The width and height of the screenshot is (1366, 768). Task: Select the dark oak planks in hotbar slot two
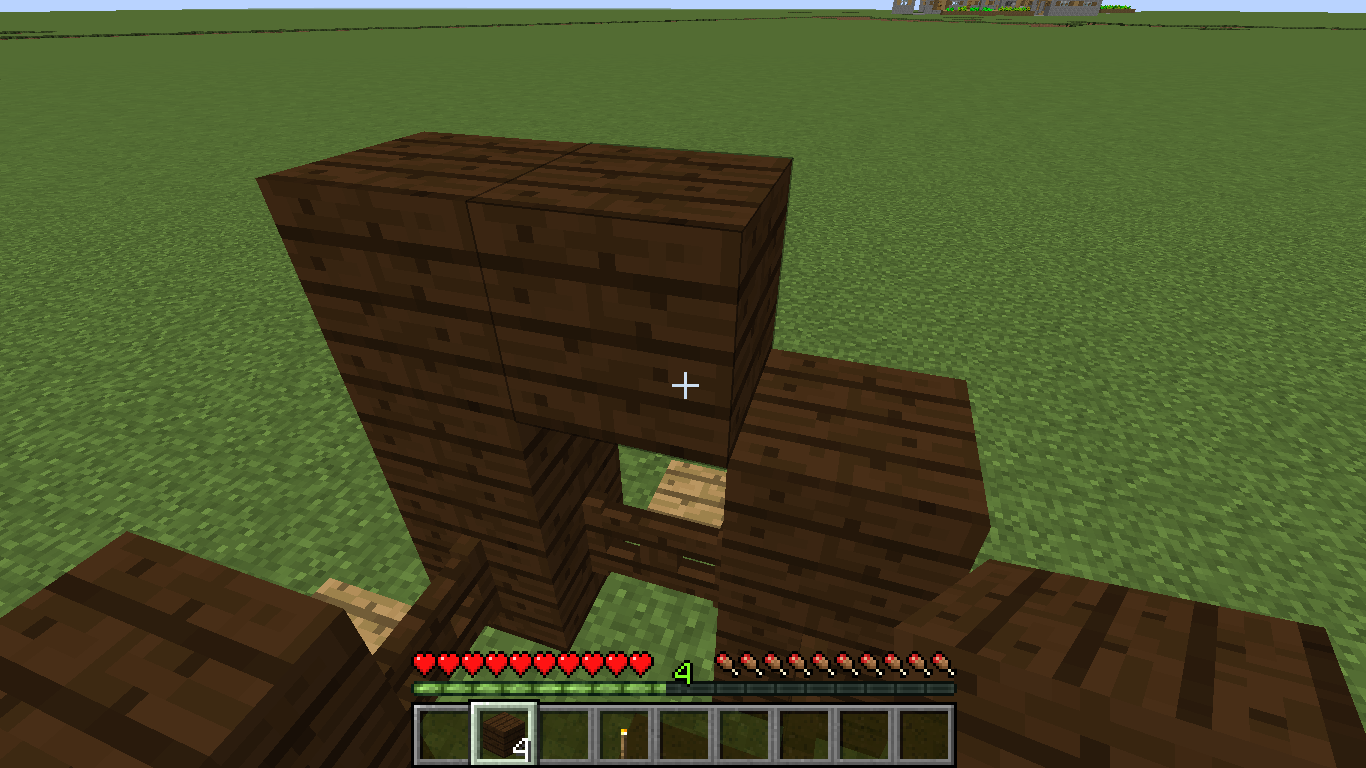[502, 737]
